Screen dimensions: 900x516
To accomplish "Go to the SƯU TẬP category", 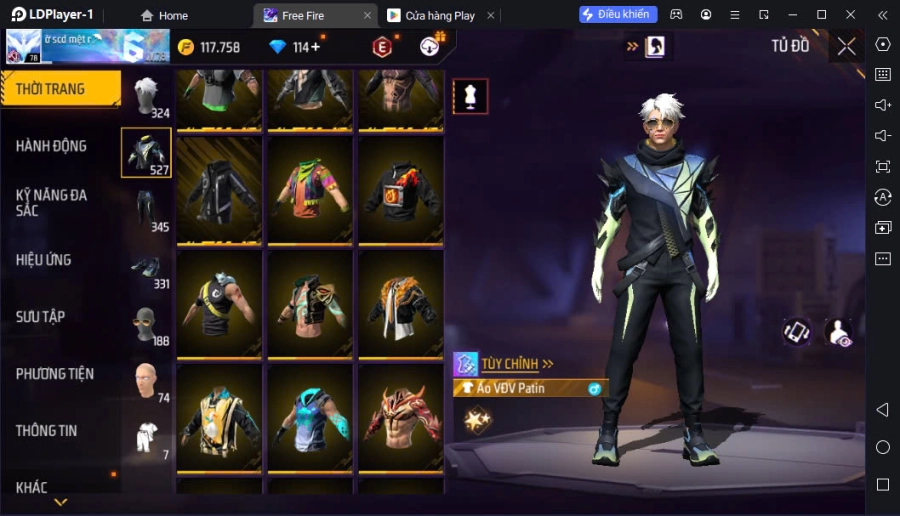I will click(x=41, y=317).
